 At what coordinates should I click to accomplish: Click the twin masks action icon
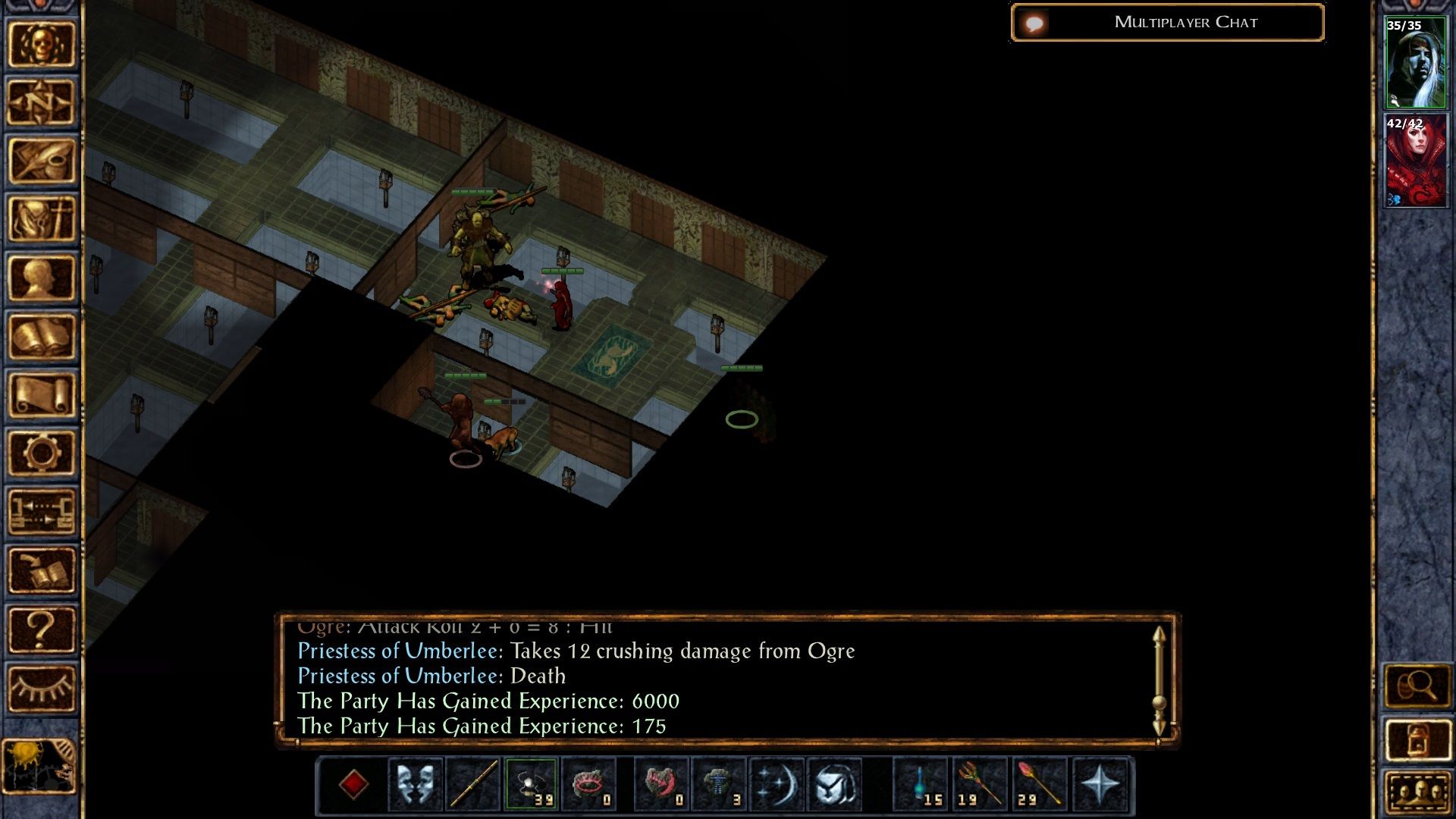point(416,784)
